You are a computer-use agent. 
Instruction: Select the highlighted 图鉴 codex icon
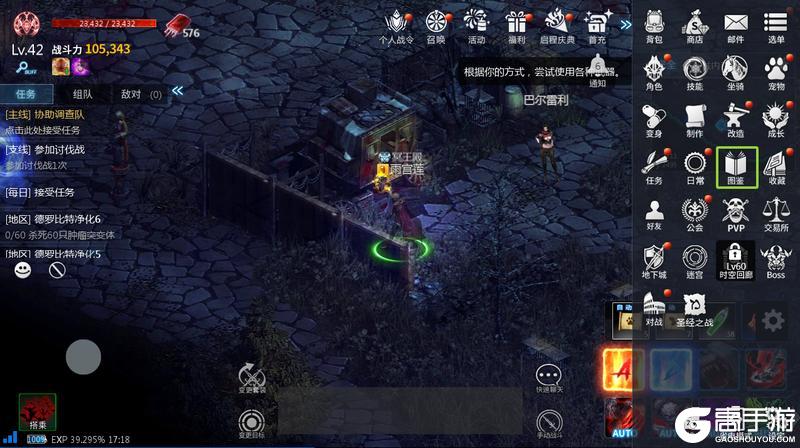point(736,166)
